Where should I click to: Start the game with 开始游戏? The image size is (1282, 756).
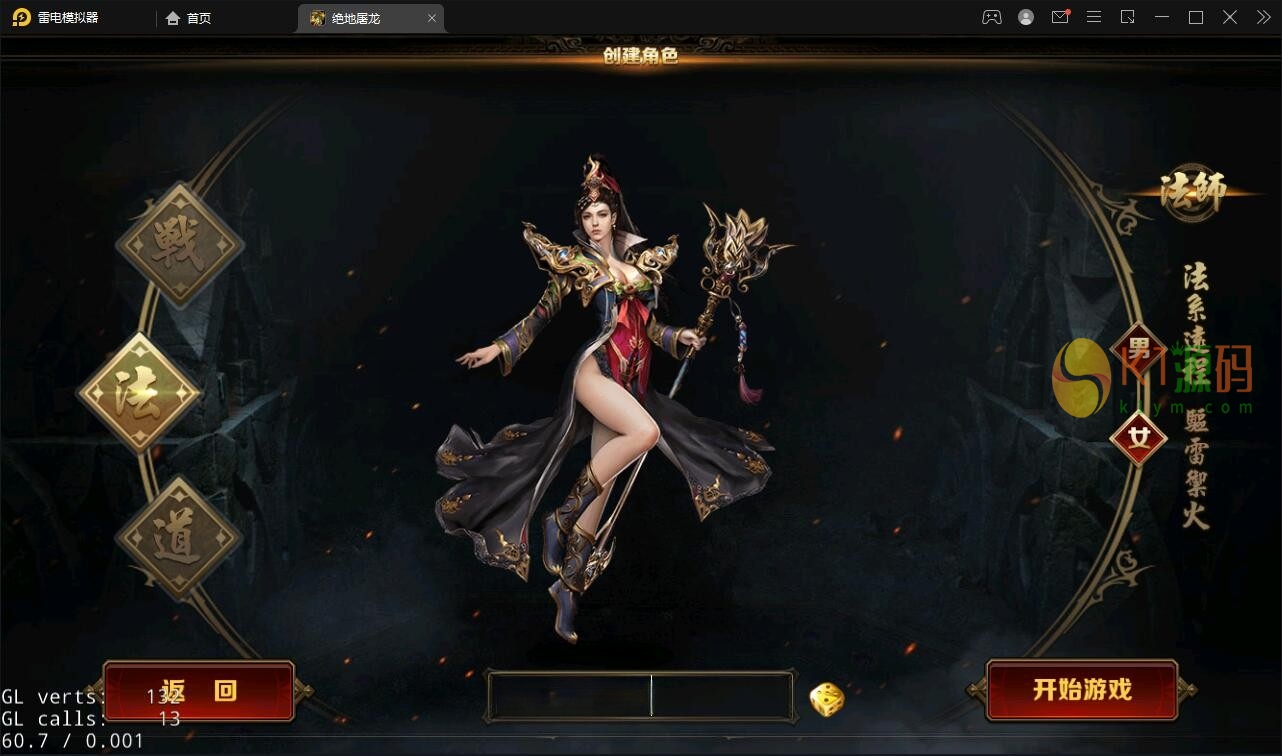pos(1081,690)
